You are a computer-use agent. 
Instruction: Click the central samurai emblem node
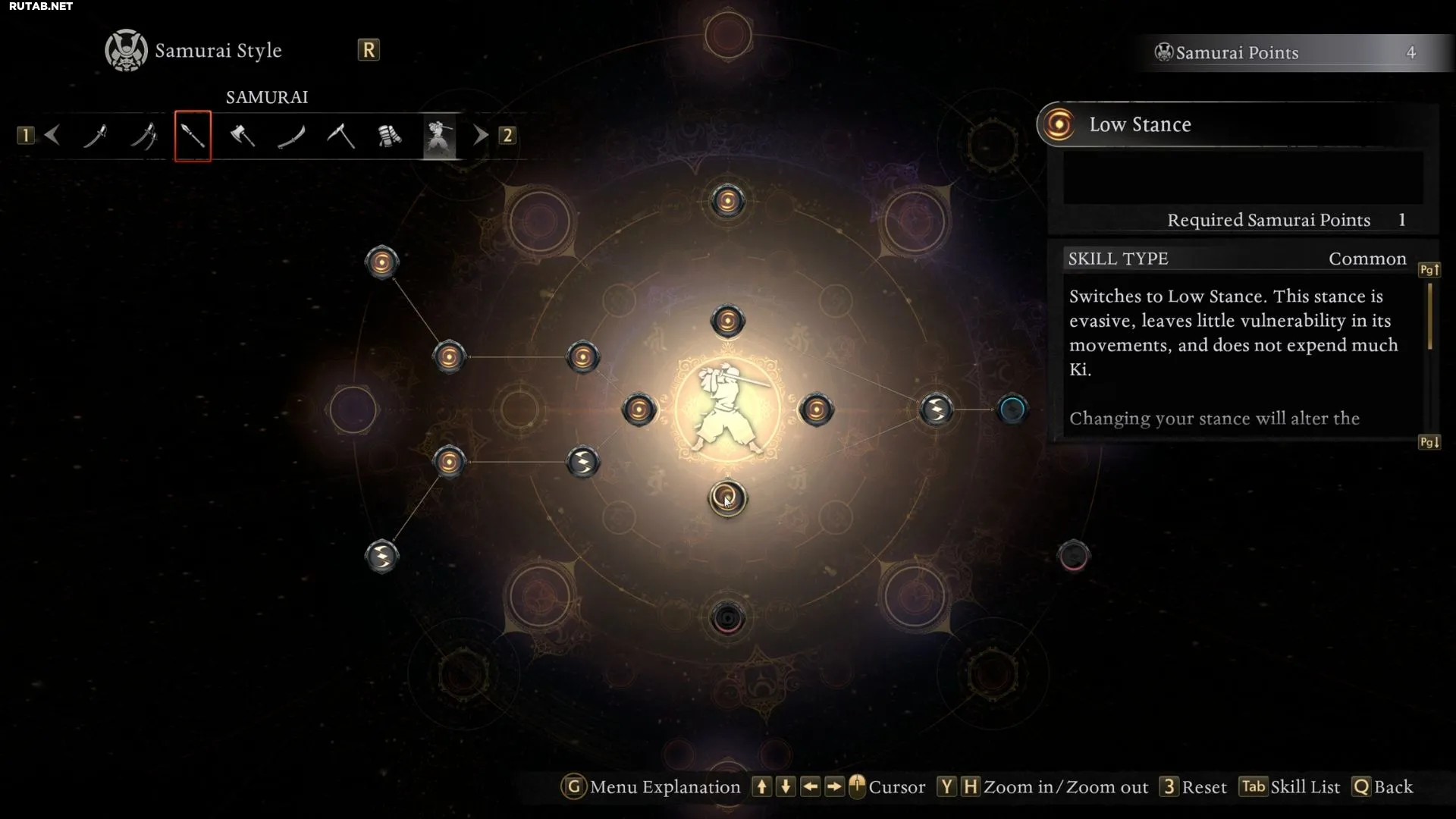727,409
